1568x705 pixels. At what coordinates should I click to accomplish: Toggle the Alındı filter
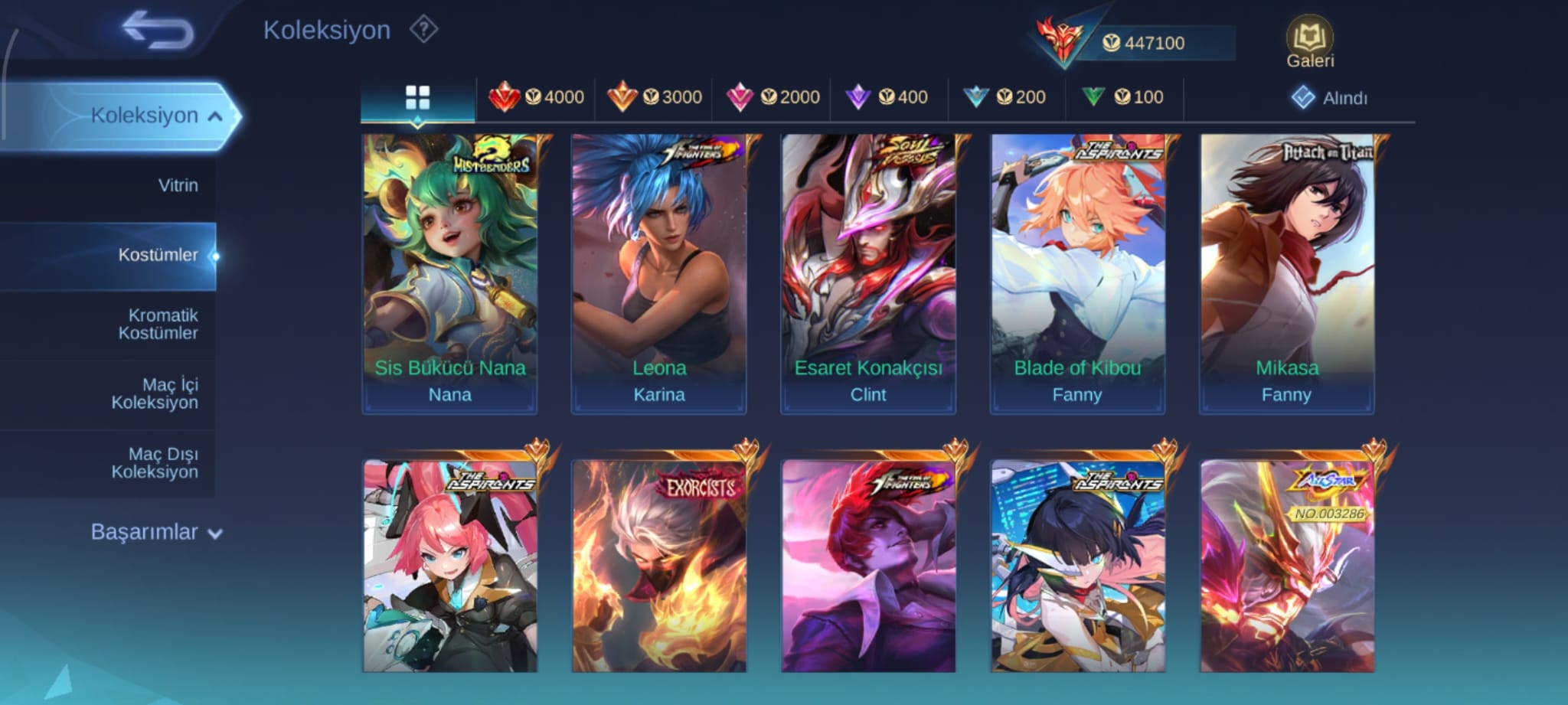coord(1329,98)
